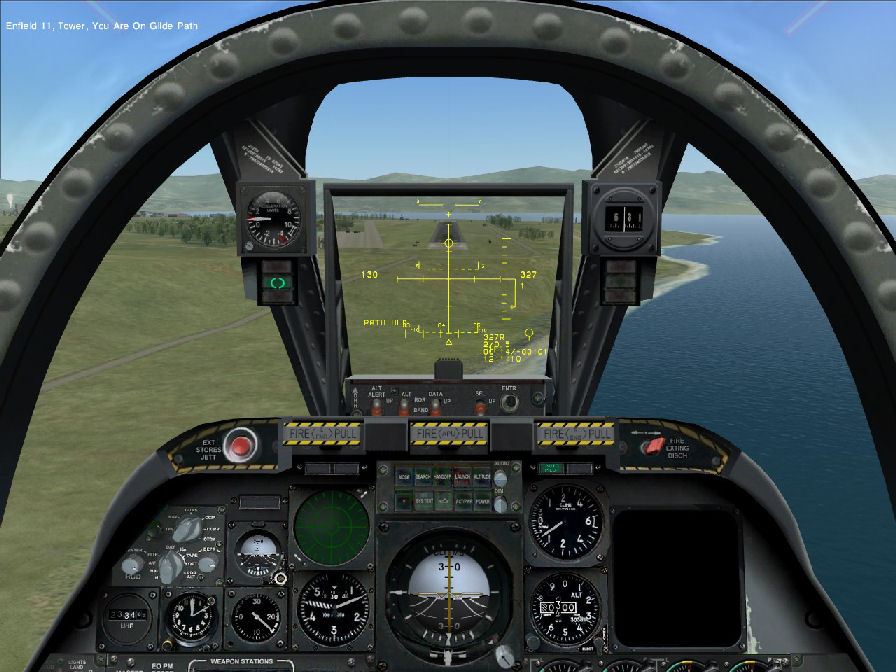Push the red EXT STORES JETT button
896x672 pixels.
click(240, 446)
